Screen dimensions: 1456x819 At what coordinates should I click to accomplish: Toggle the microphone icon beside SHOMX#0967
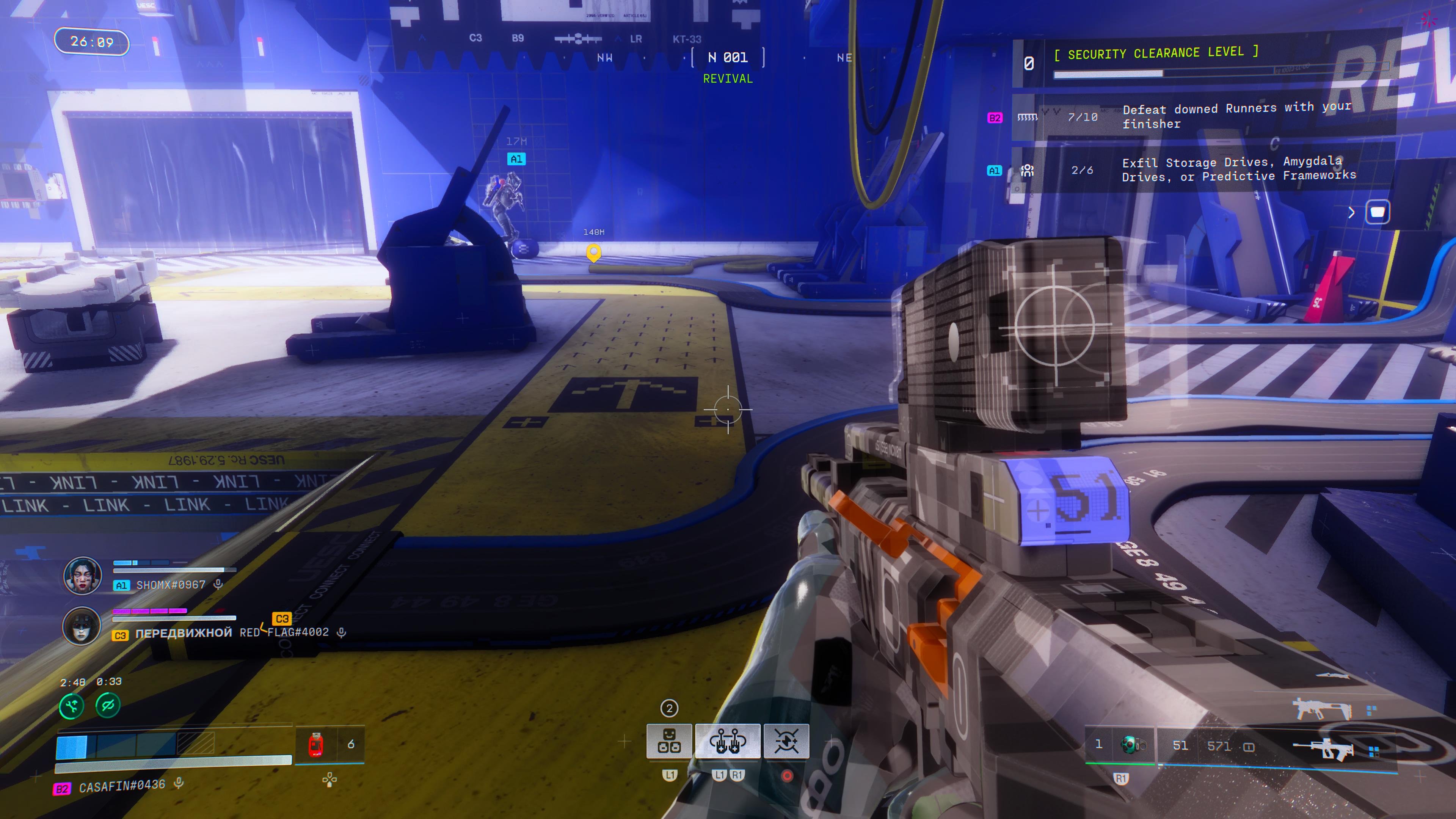pyautogui.click(x=218, y=584)
